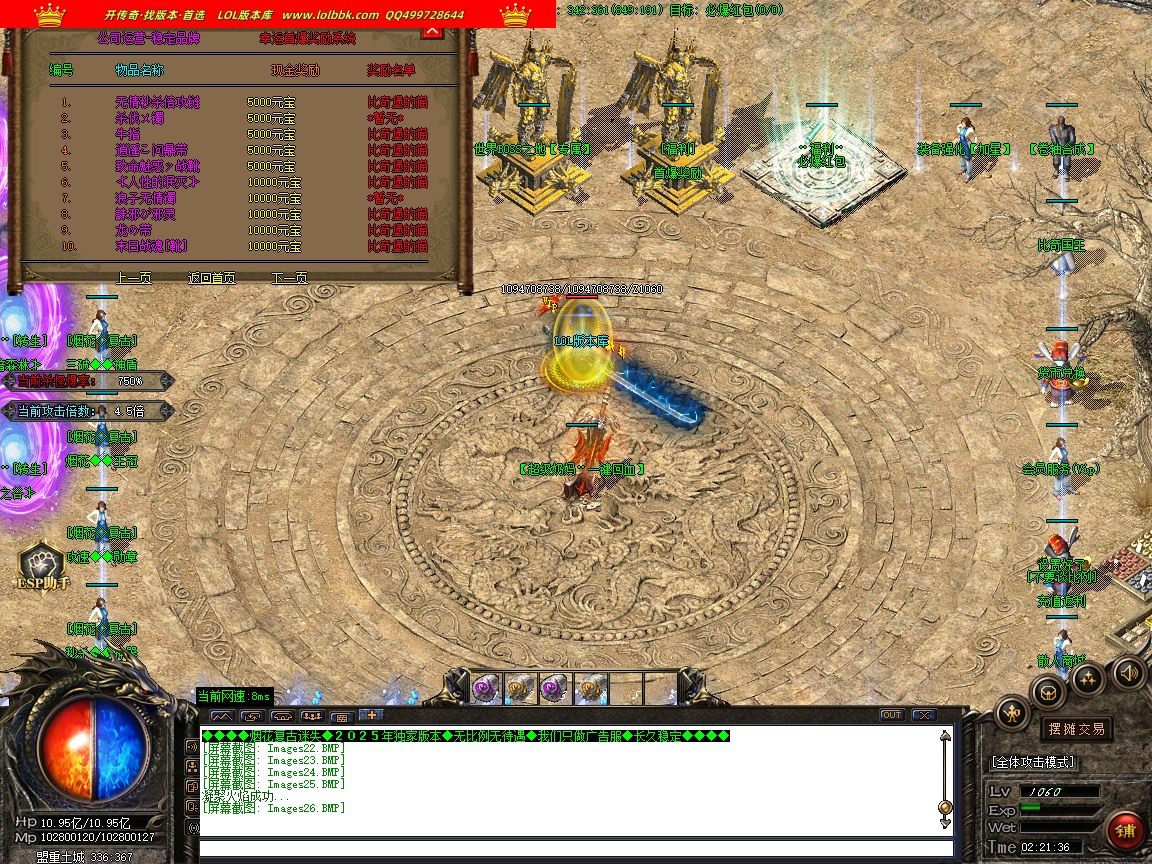Close the lucky first-drop reward panel

(x=432, y=30)
